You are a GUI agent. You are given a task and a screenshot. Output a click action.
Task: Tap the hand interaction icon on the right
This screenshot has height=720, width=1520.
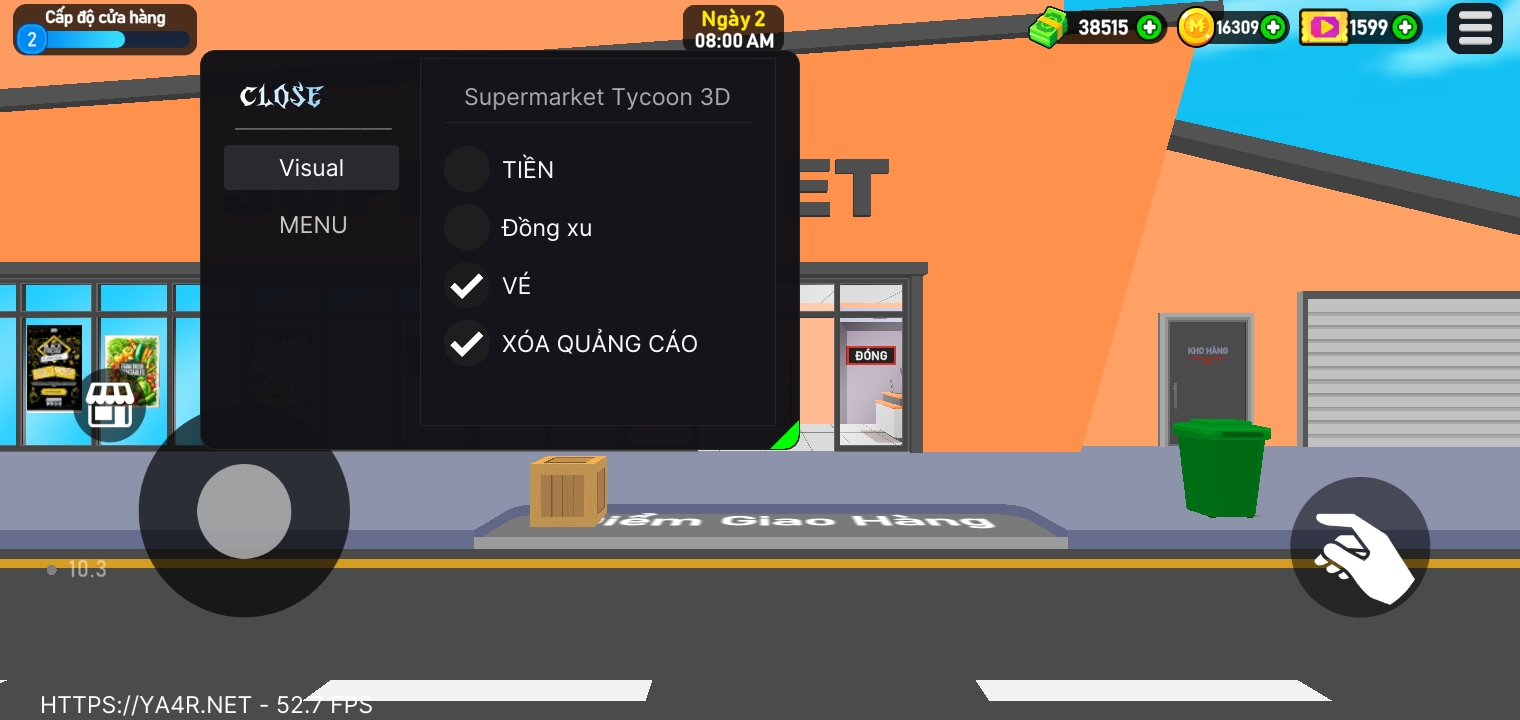coord(1360,547)
